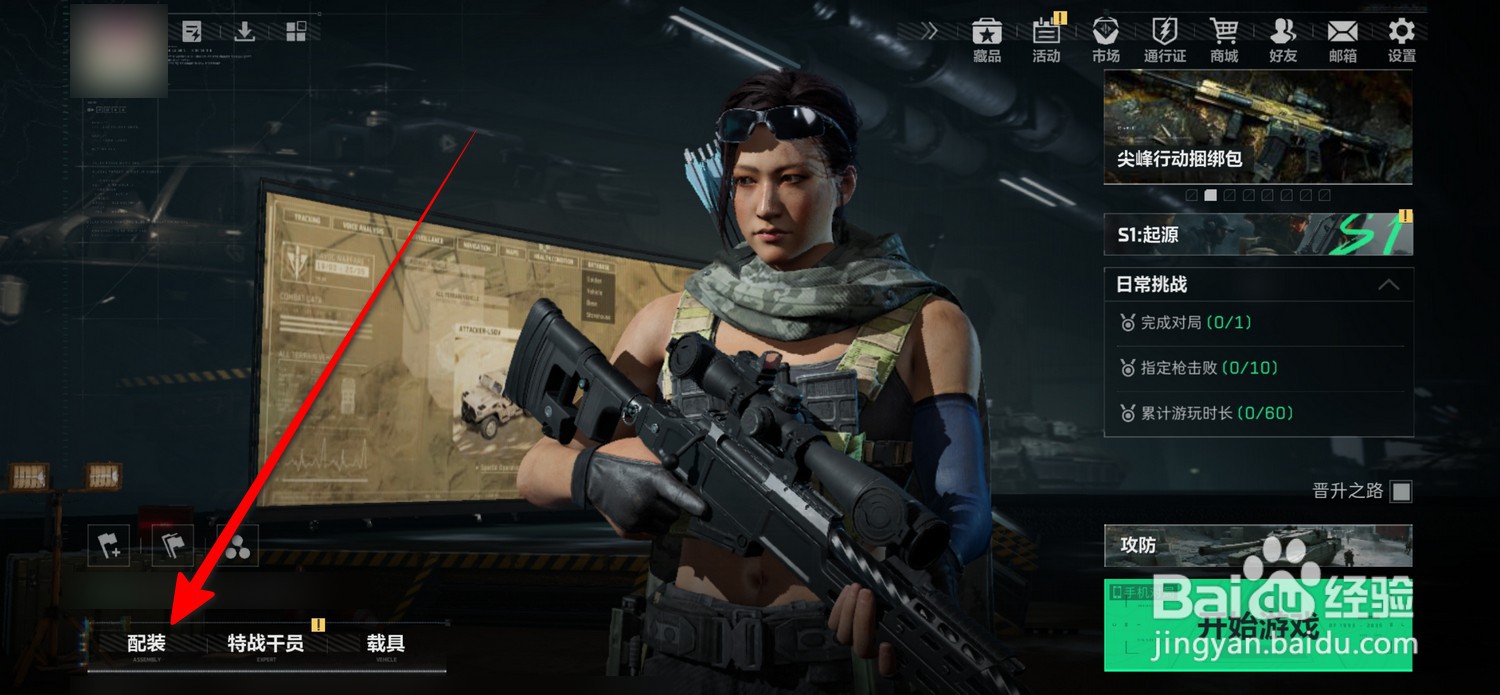Viewport: 1500px width, 695px height.
Task: Open the 通行证 battle pass
Action: [1165, 40]
